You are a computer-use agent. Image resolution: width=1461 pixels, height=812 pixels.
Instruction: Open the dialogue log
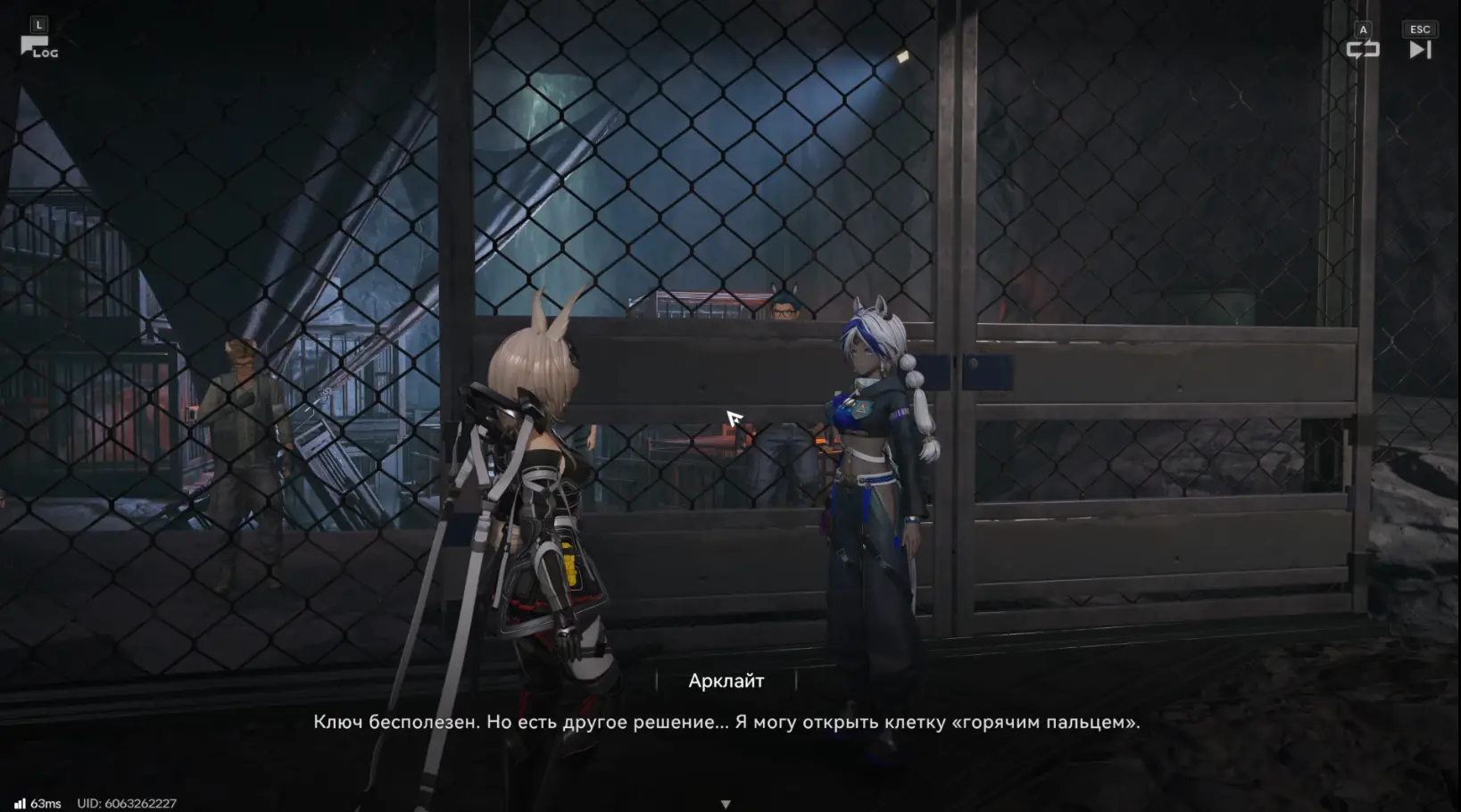37,46
